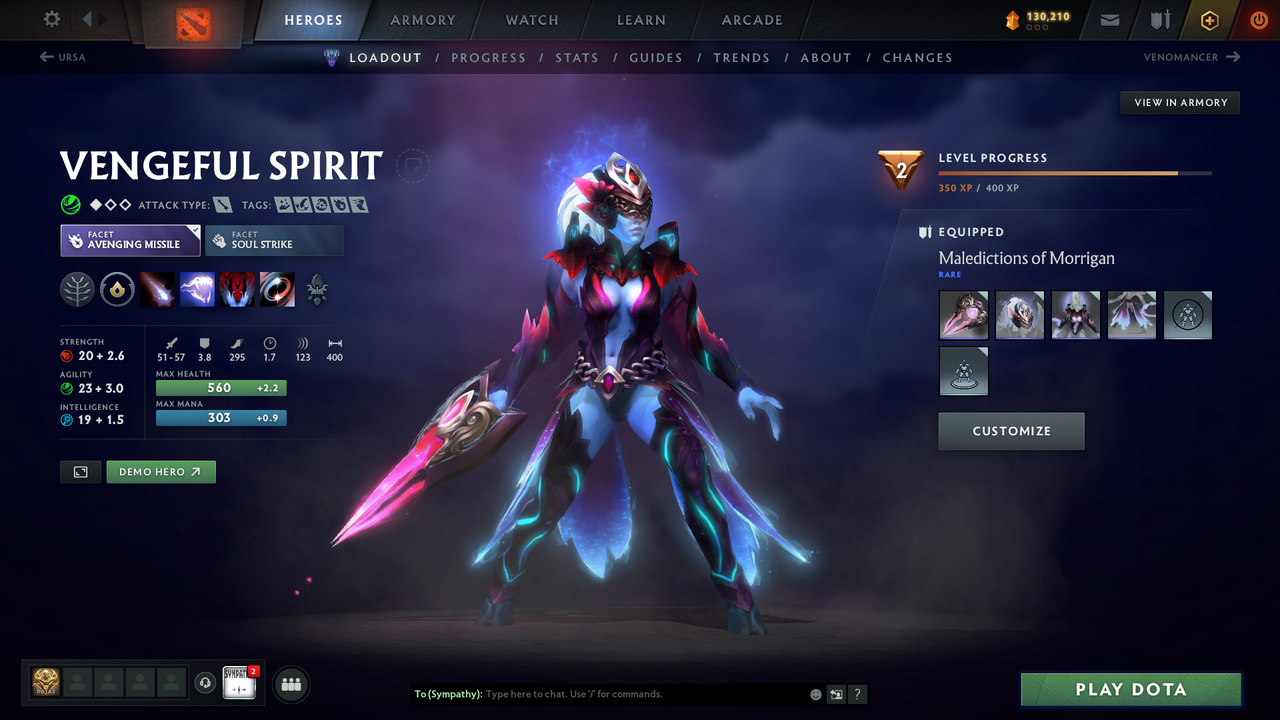This screenshot has width=1280, height=720.
Task: Select the first Maledictions of Morrigan item thumbnail
Action: coord(963,314)
